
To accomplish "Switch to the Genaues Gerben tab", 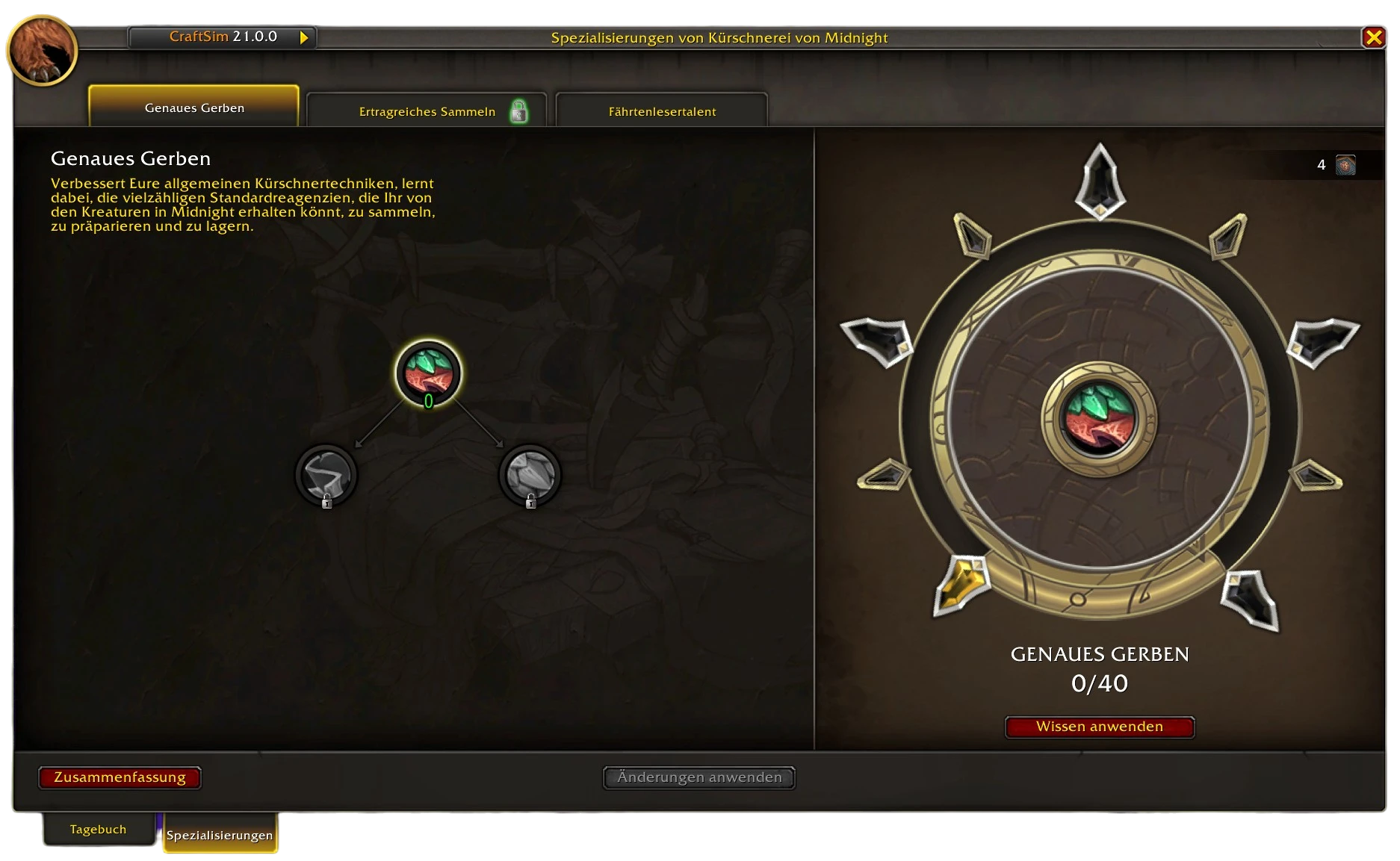I will click(x=194, y=108).
